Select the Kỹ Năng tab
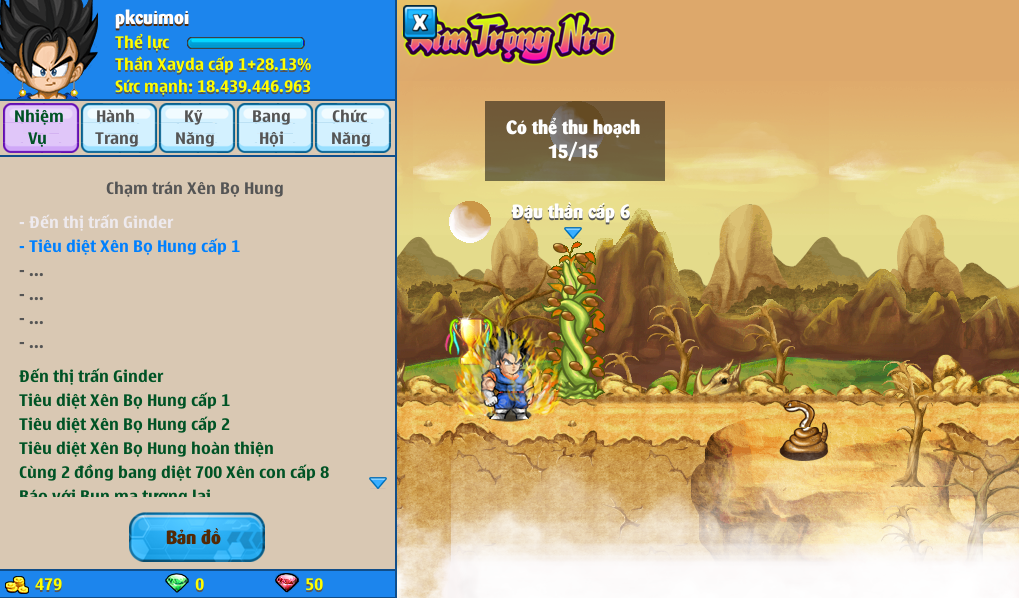This screenshot has height=601, width=1019. [x=196, y=128]
